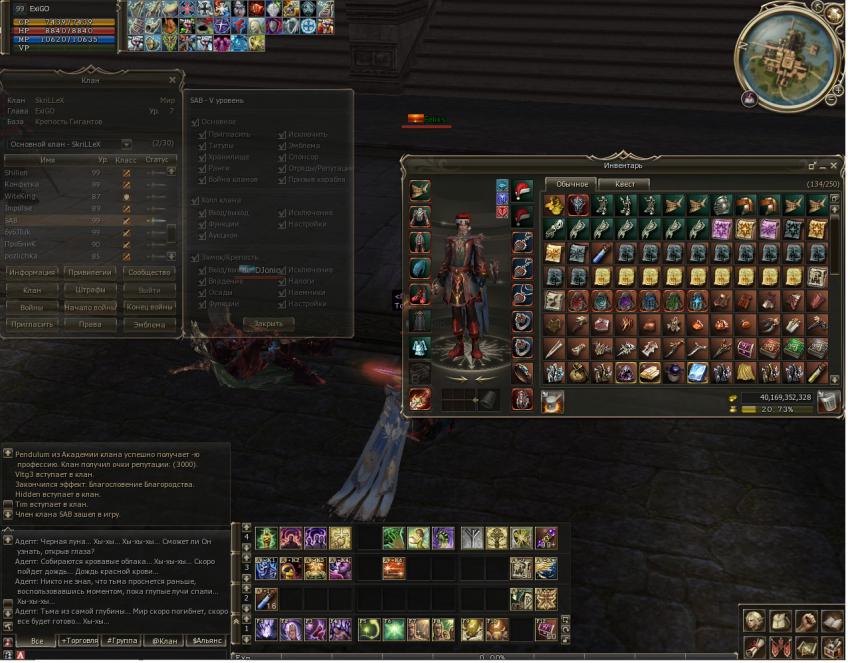Screen dimensions: 848x663
Task: Select the Обычное inventory tab
Action: pos(572,184)
